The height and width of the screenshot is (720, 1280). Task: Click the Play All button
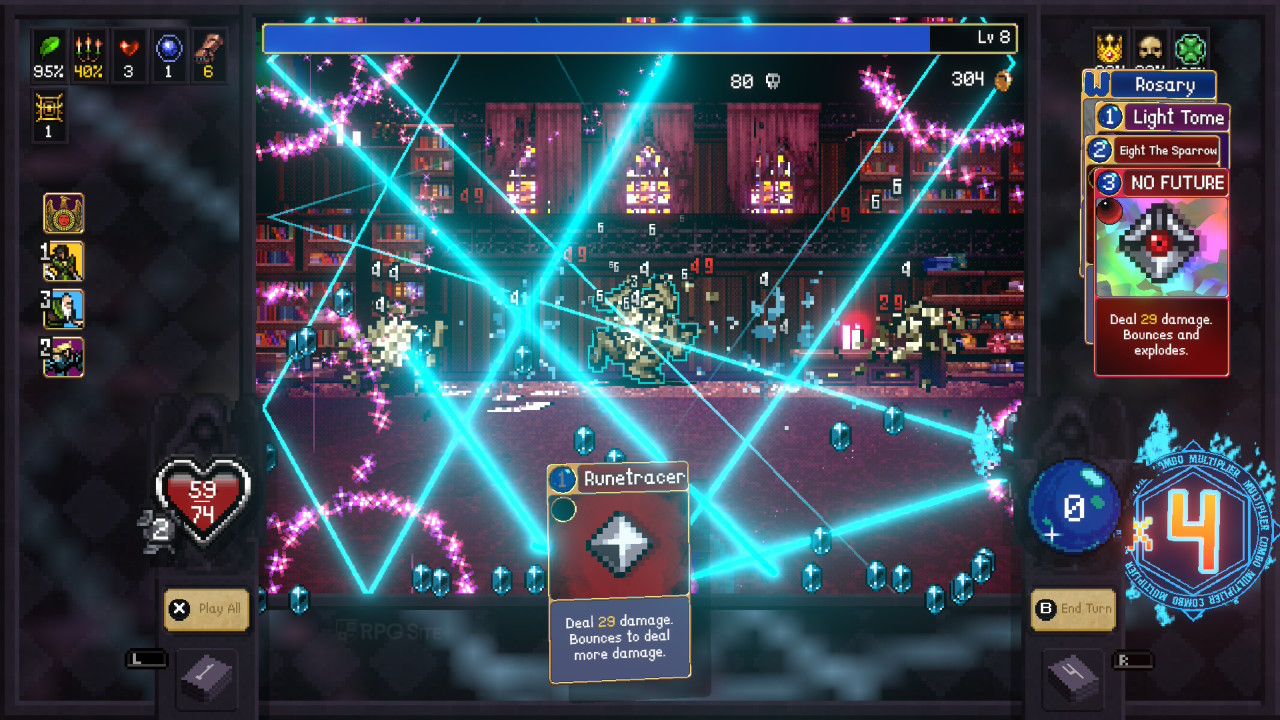[207, 609]
